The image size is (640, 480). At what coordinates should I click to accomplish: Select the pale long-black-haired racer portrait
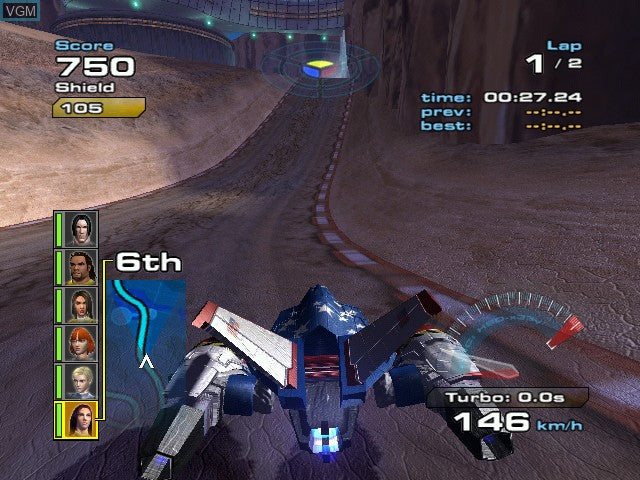[x=82, y=229]
